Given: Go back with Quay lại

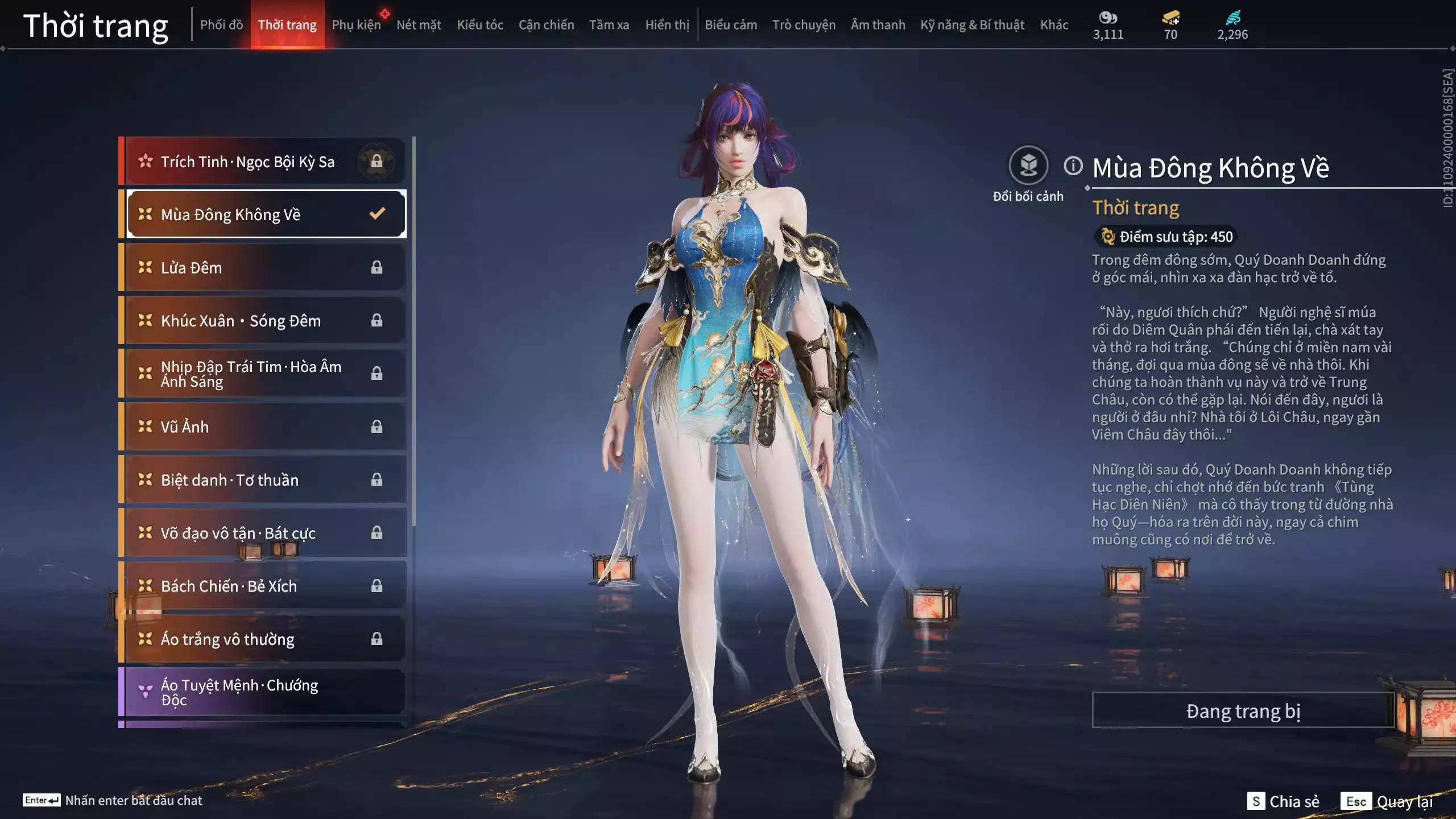Looking at the screenshot, I should 1387,801.
